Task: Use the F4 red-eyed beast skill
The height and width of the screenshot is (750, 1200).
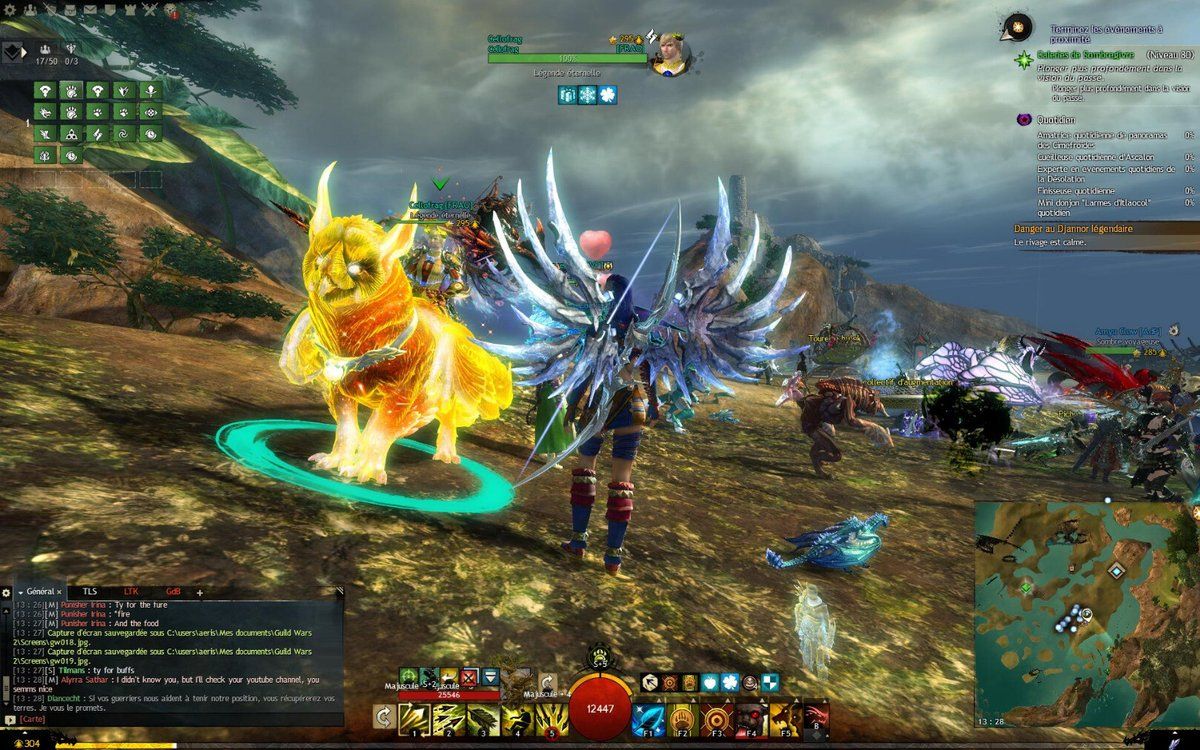Action: [x=750, y=718]
